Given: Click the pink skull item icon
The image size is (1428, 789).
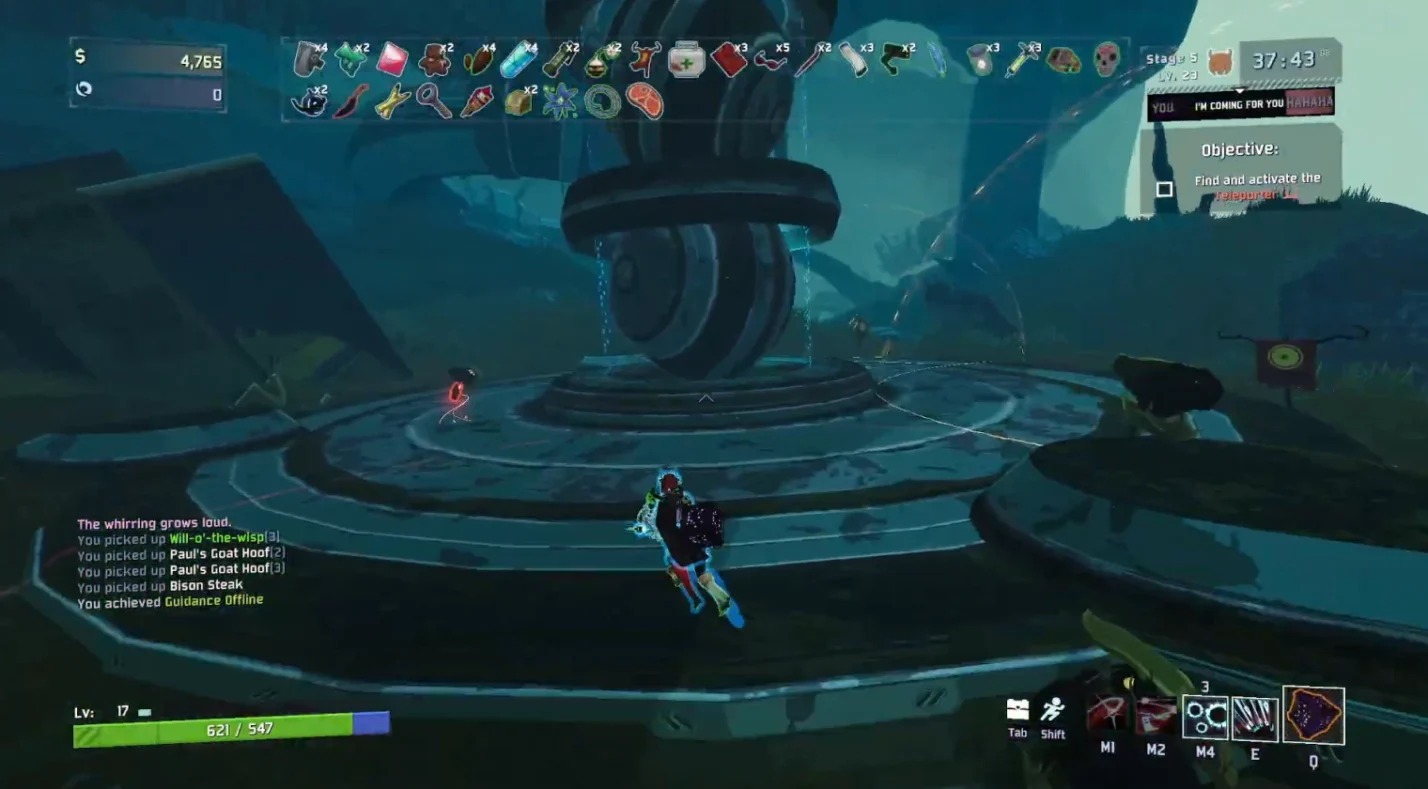Looking at the screenshot, I should pyautogui.click(x=1105, y=59).
